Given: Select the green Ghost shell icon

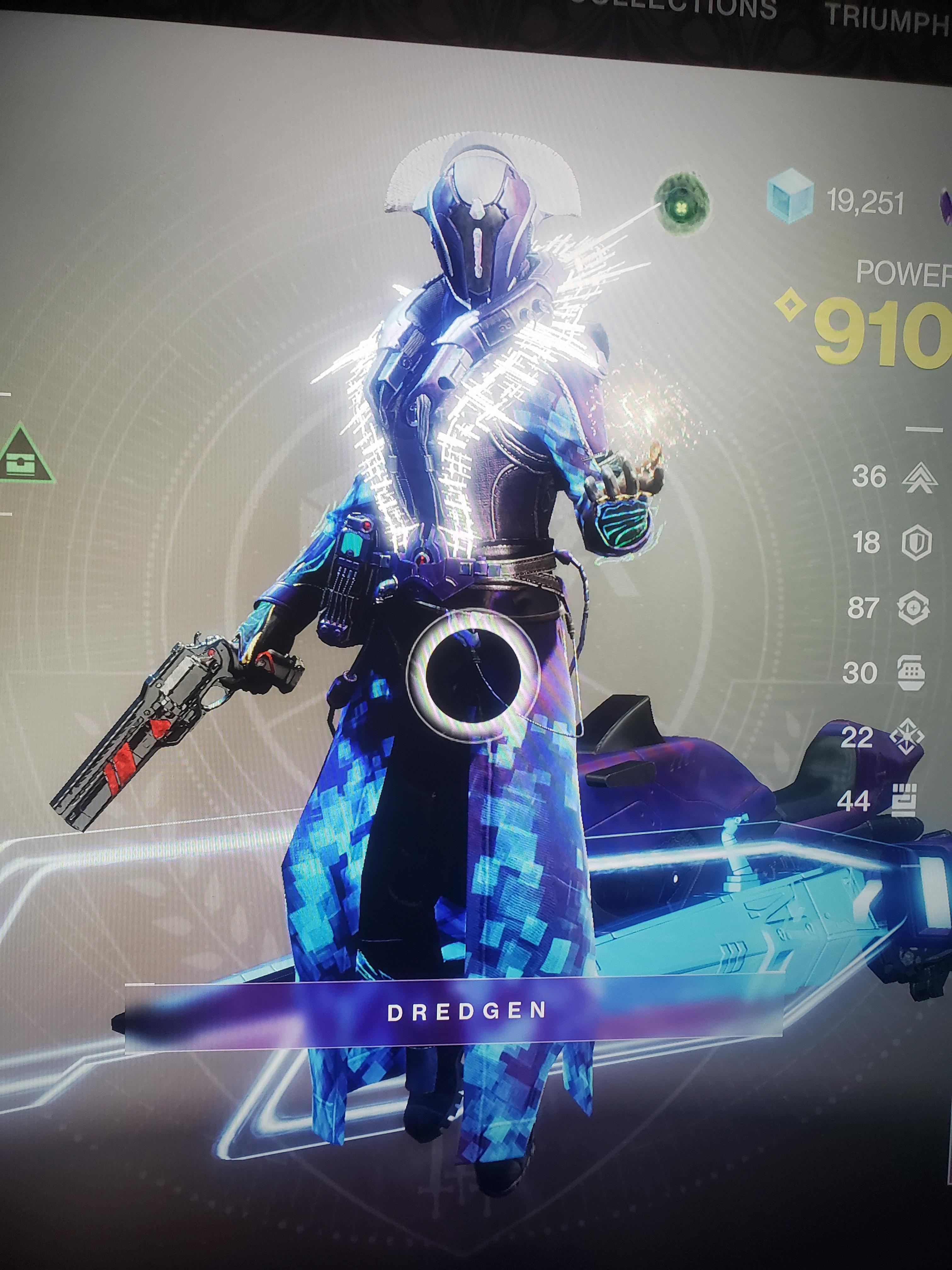Looking at the screenshot, I should 682,205.
